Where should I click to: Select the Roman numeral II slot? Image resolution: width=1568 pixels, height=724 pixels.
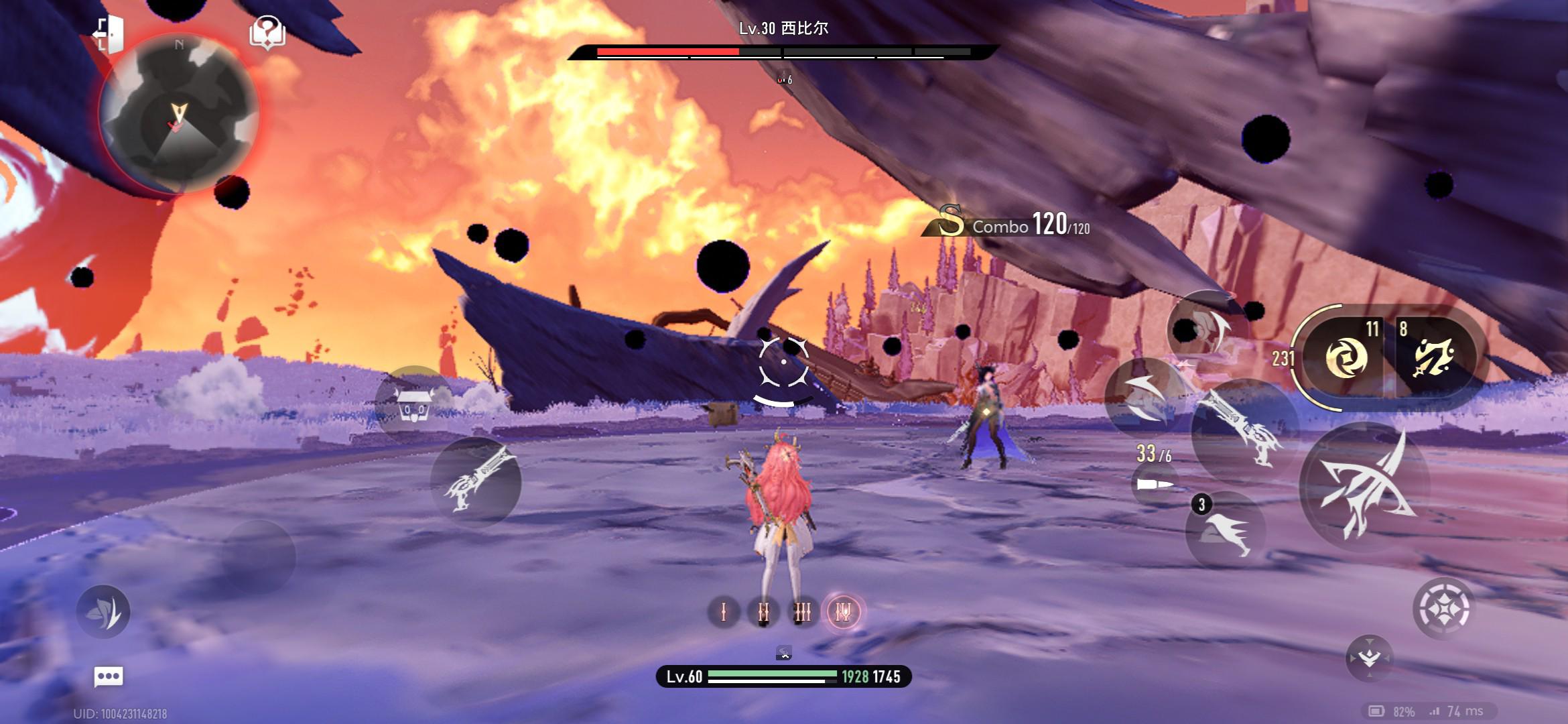click(763, 611)
